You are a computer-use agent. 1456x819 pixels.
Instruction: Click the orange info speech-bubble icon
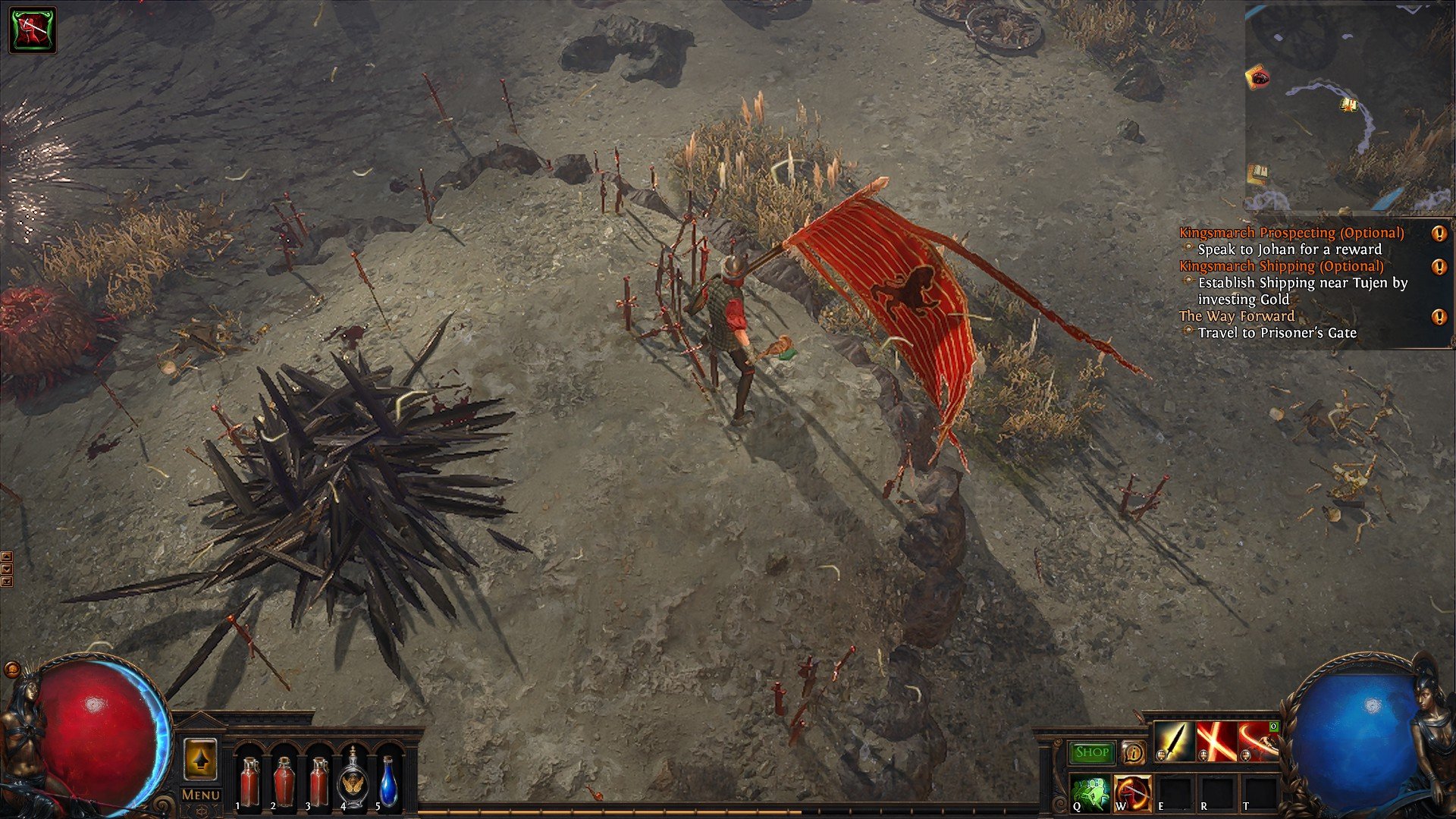pos(1133,752)
